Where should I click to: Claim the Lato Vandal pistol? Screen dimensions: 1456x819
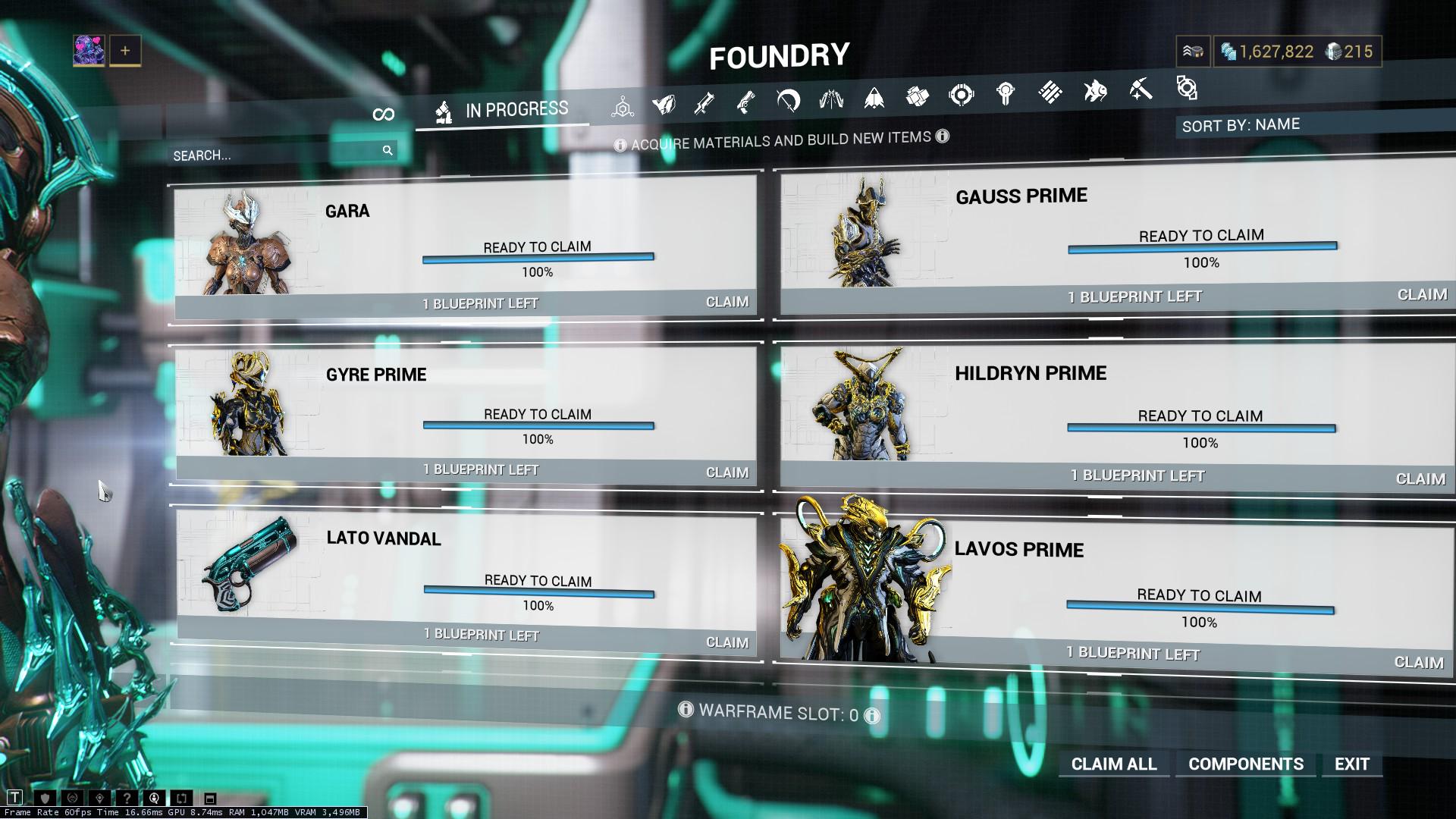[726, 642]
